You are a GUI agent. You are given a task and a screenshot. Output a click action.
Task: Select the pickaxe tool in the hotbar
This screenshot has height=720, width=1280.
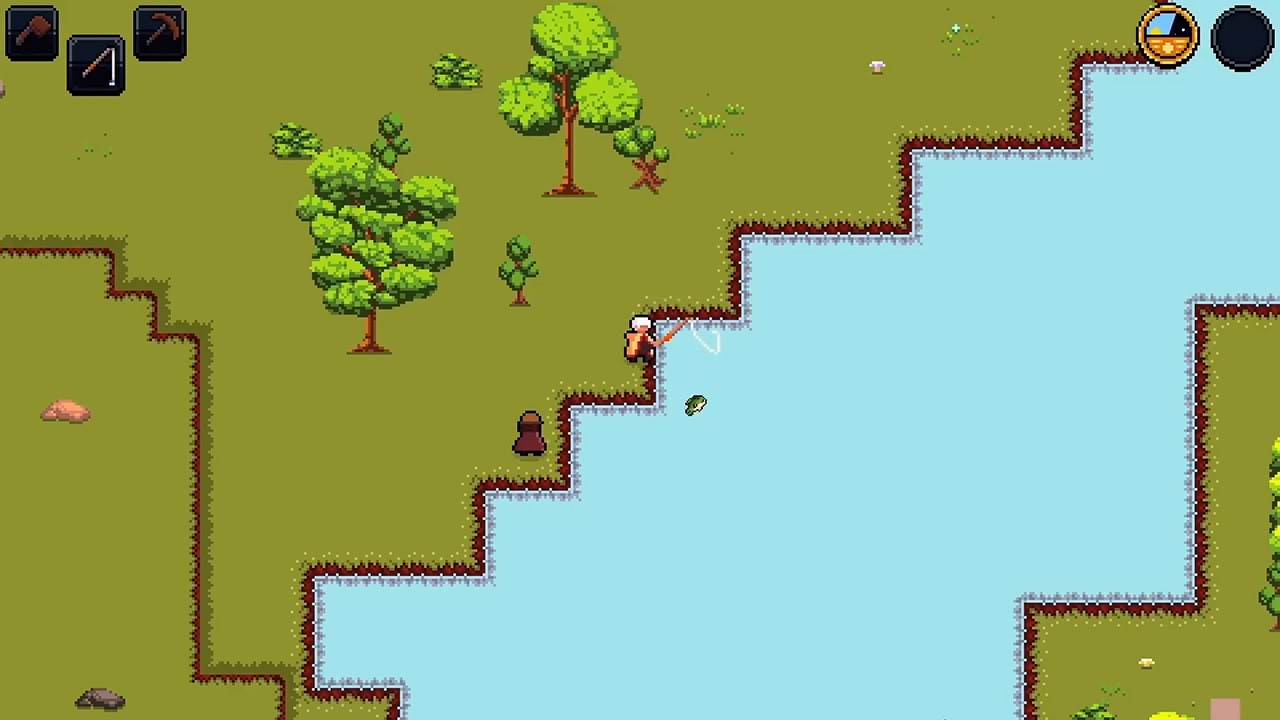[x=158, y=31]
